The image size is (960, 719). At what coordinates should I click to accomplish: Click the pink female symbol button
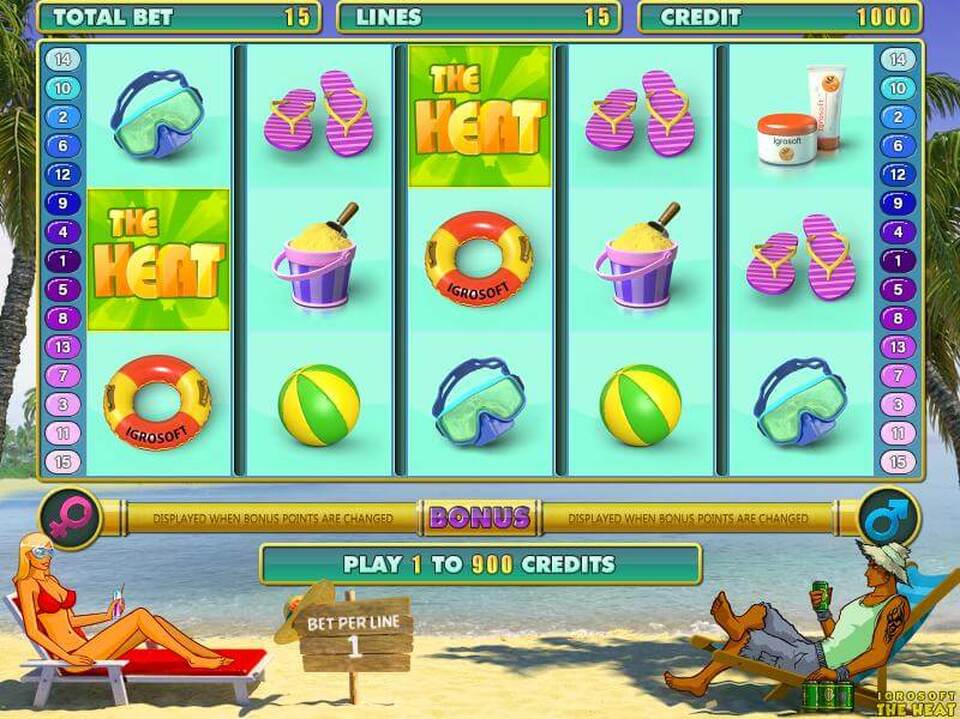point(71,517)
